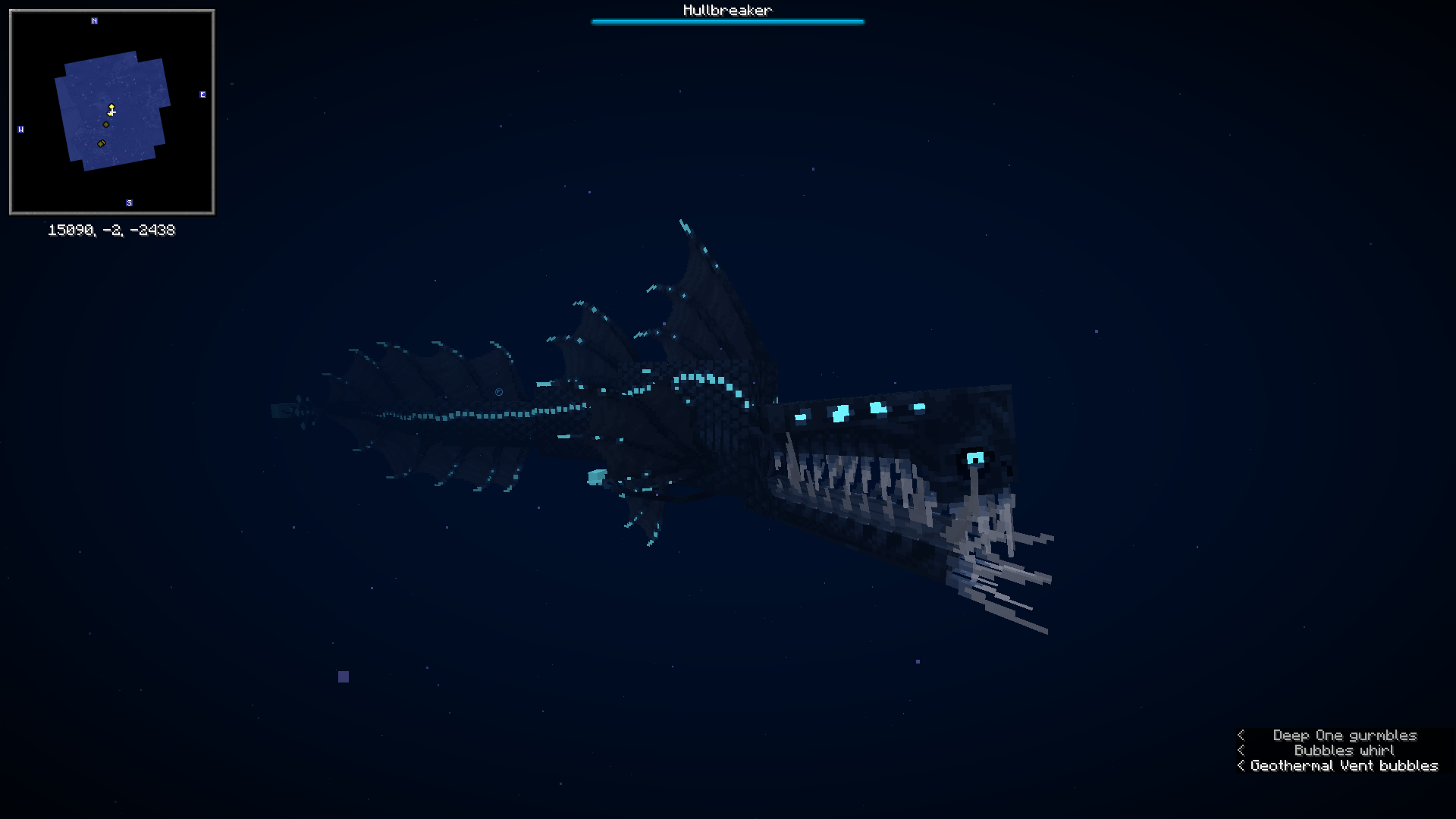The image size is (1456, 819).
Task: Expand the chevron beside Deep One gurmbles
Action: coord(1241,735)
